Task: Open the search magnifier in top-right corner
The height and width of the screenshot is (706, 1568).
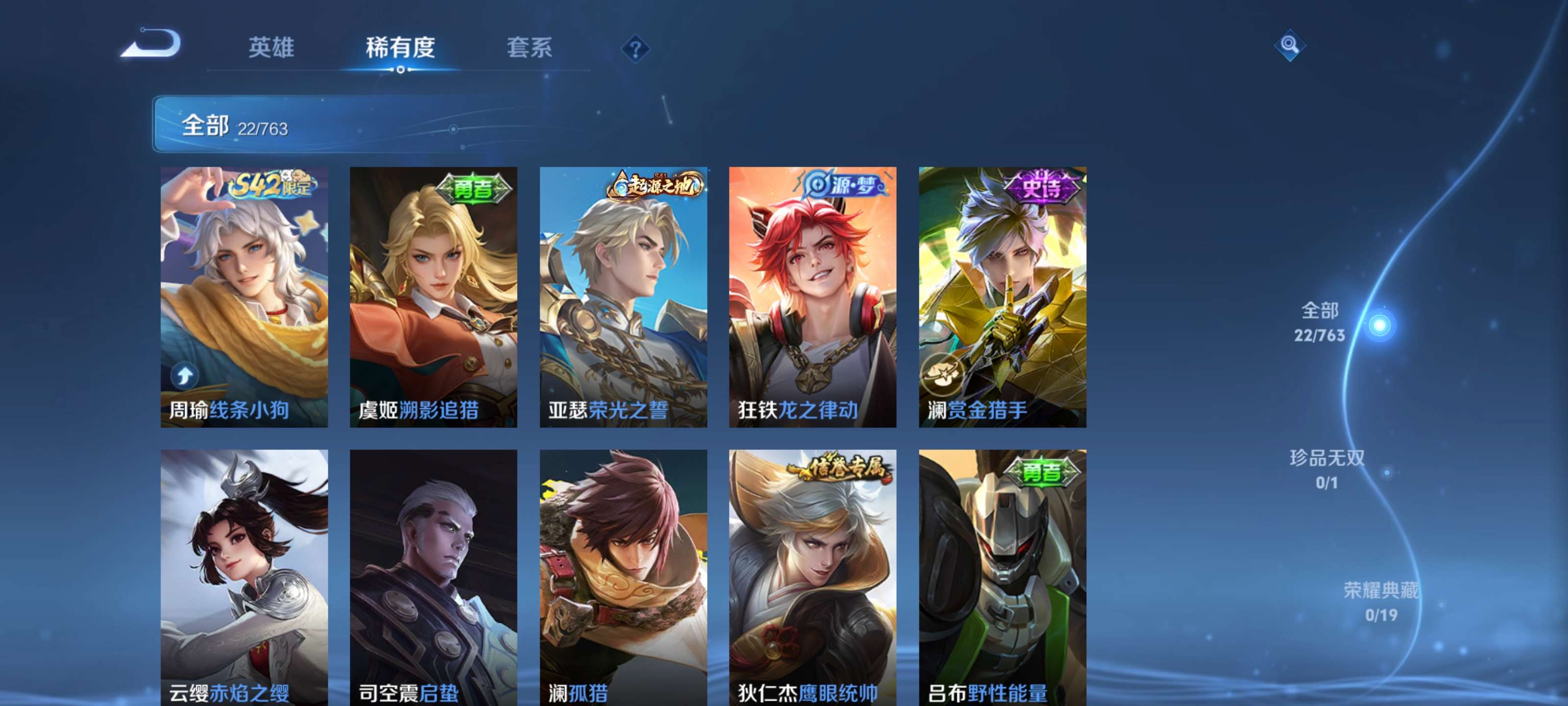Action: click(x=1291, y=46)
